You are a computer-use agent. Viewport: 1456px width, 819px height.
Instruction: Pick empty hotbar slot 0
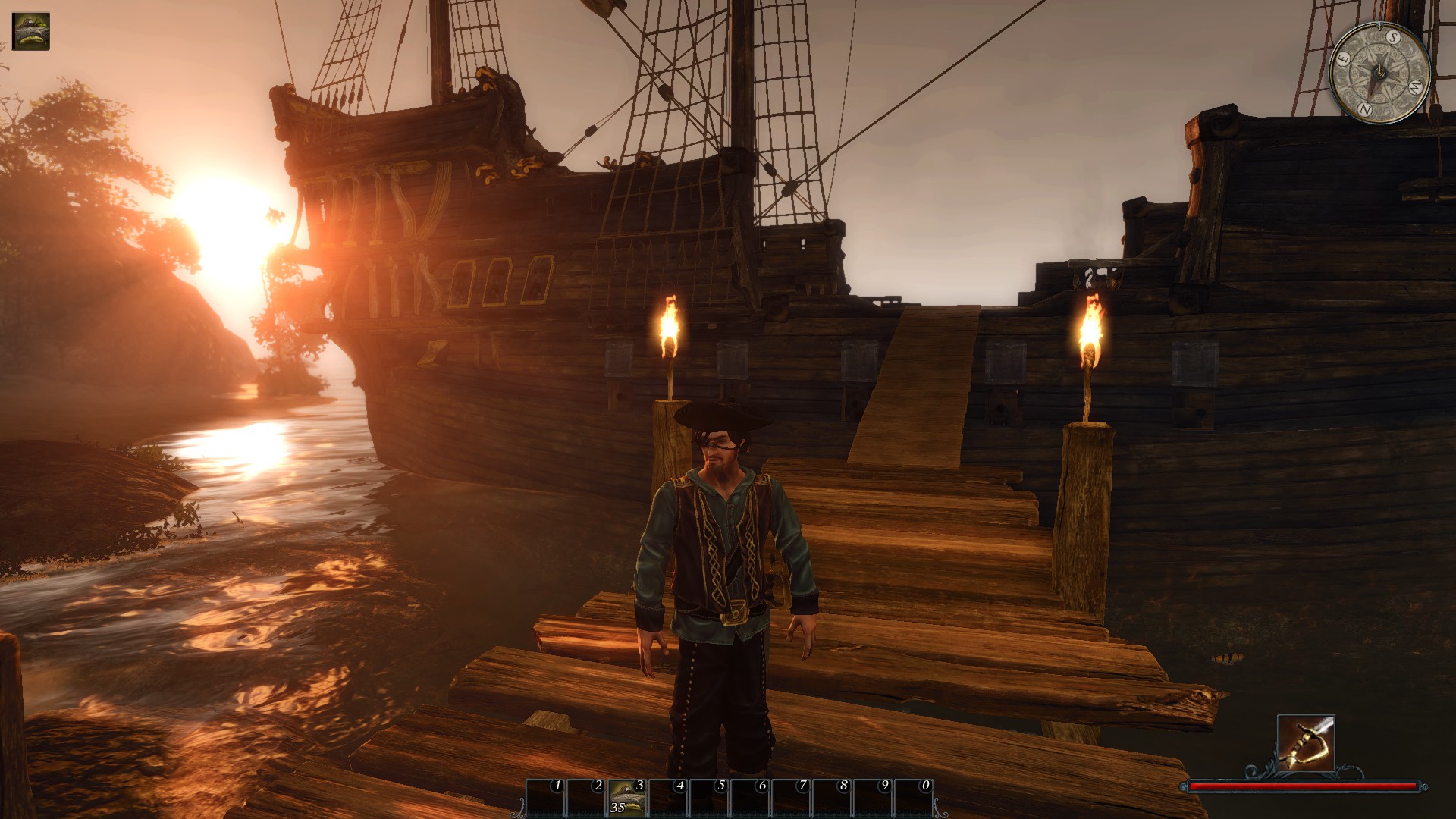click(x=913, y=797)
